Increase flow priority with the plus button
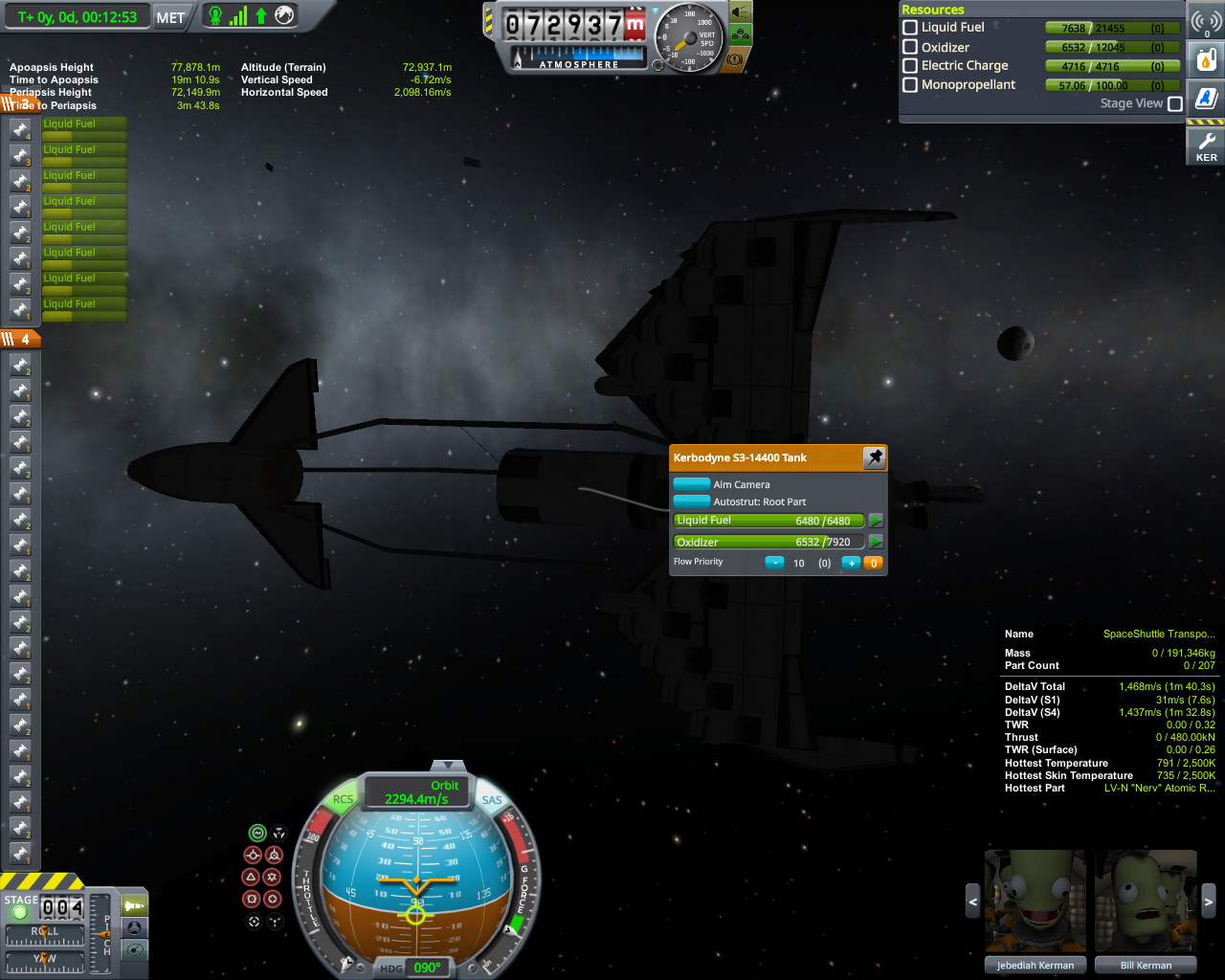The image size is (1225, 980). pos(850,563)
